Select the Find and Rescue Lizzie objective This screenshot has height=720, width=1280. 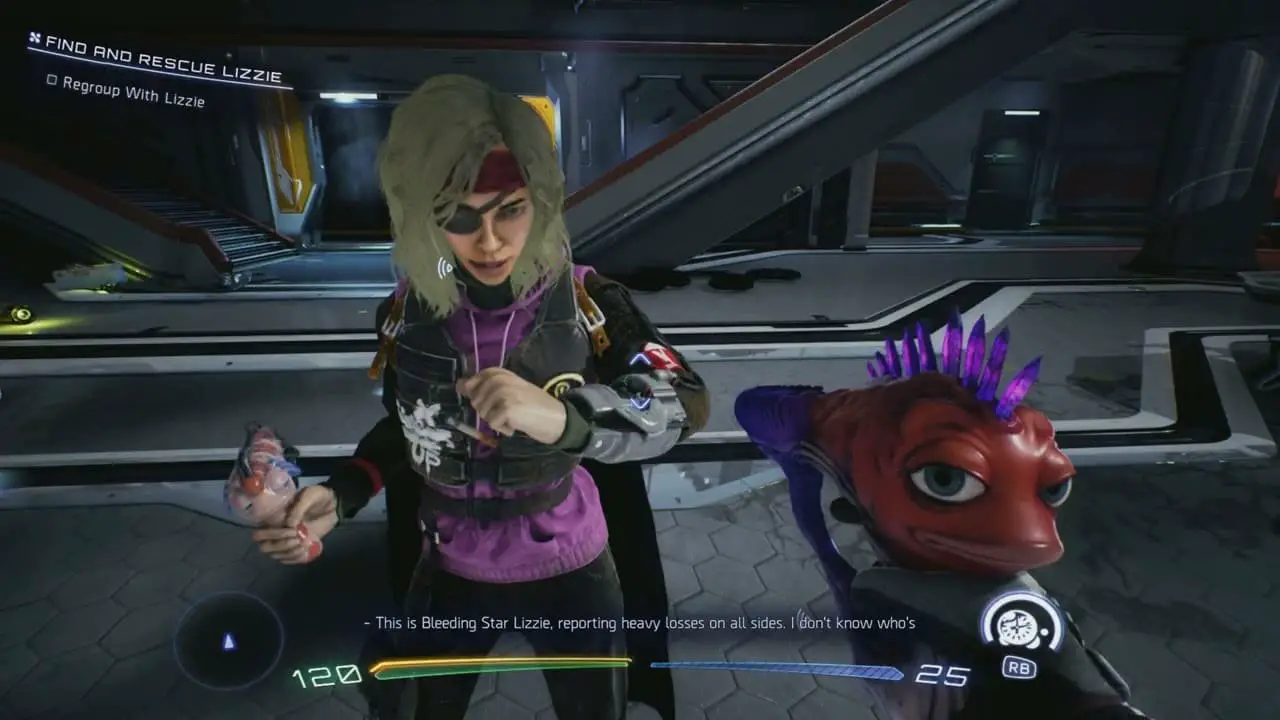click(160, 60)
